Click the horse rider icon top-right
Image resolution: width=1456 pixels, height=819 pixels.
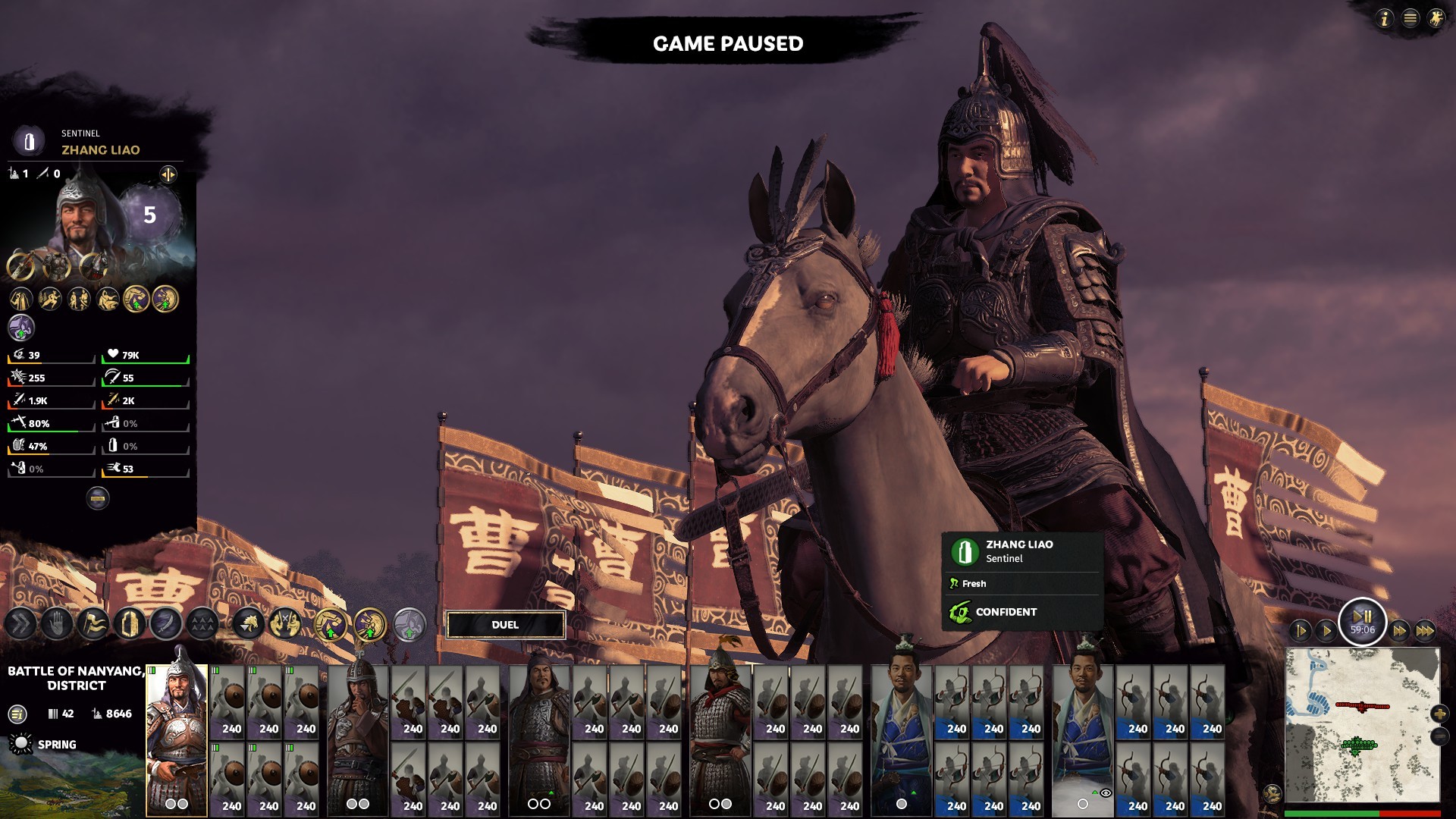[1436, 19]
